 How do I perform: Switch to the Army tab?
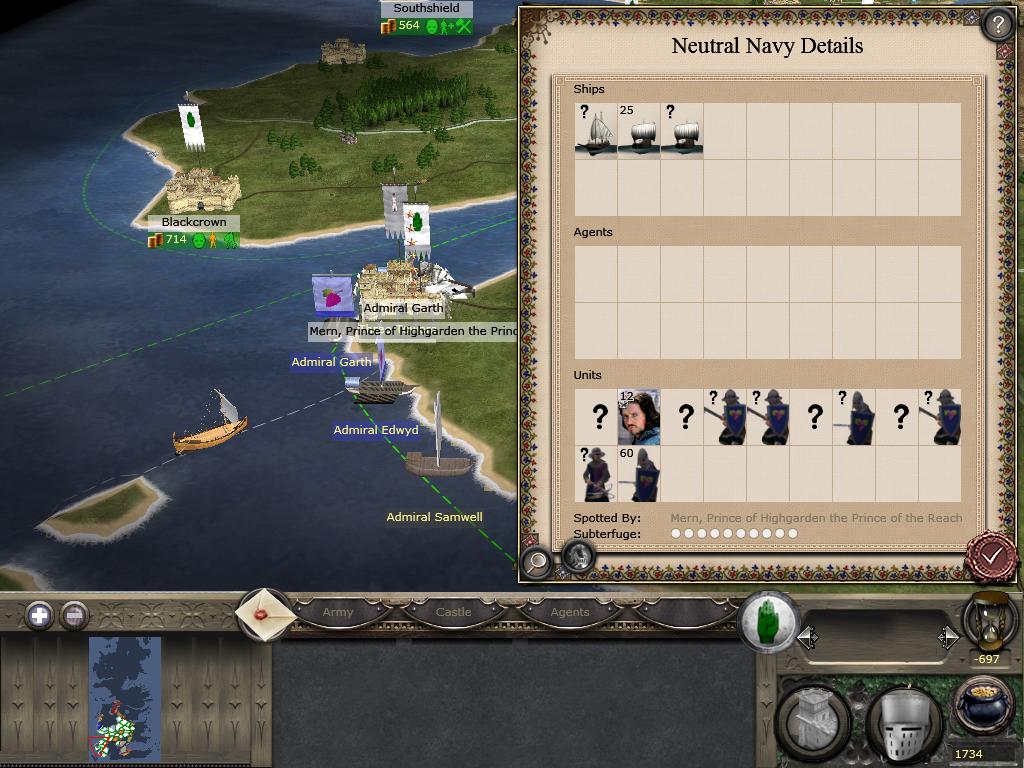(x=338, y=612)
